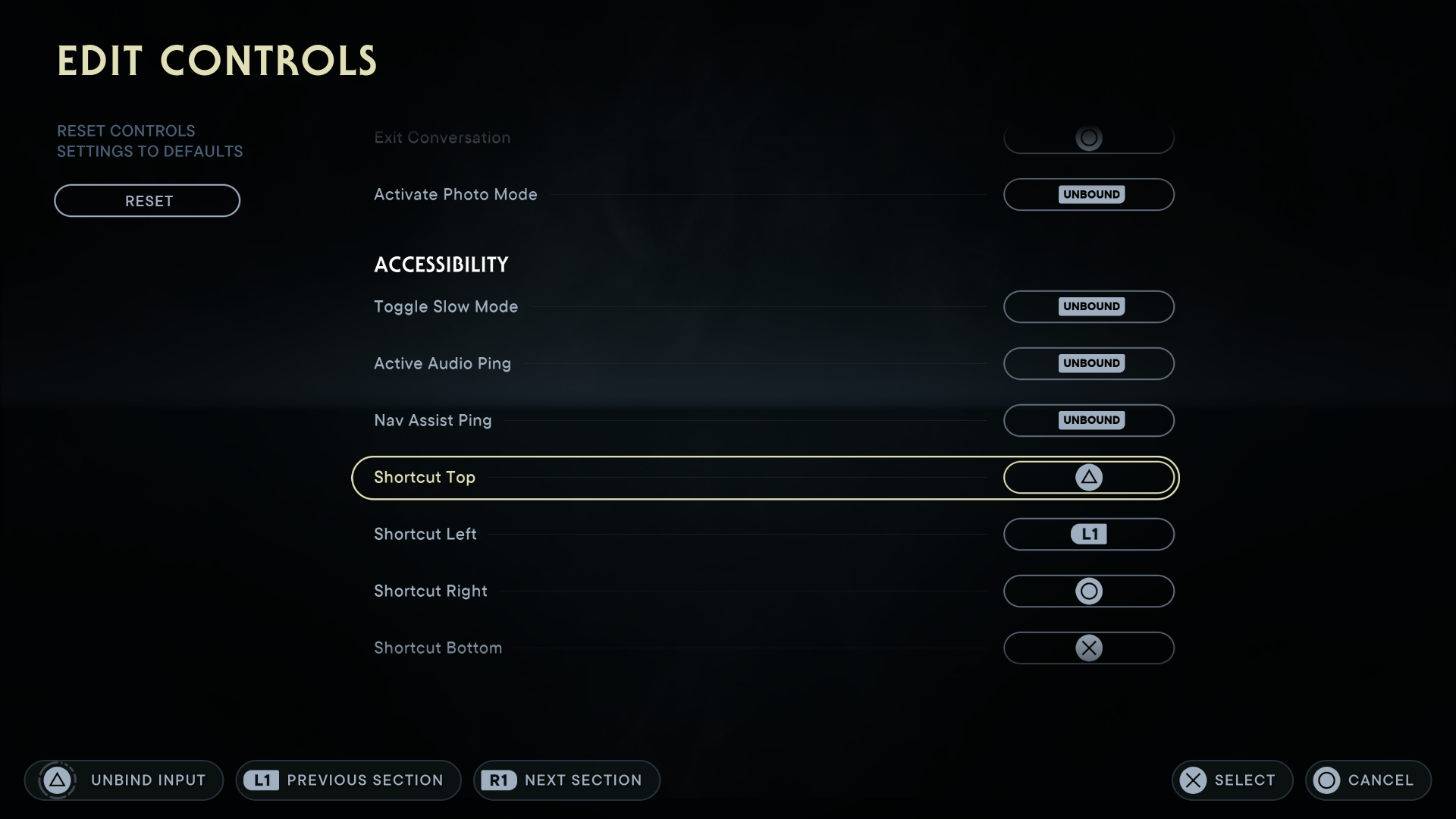
Task: Click the Circle Cancel icon at bottom
Action: click(x=1327, y=780)
